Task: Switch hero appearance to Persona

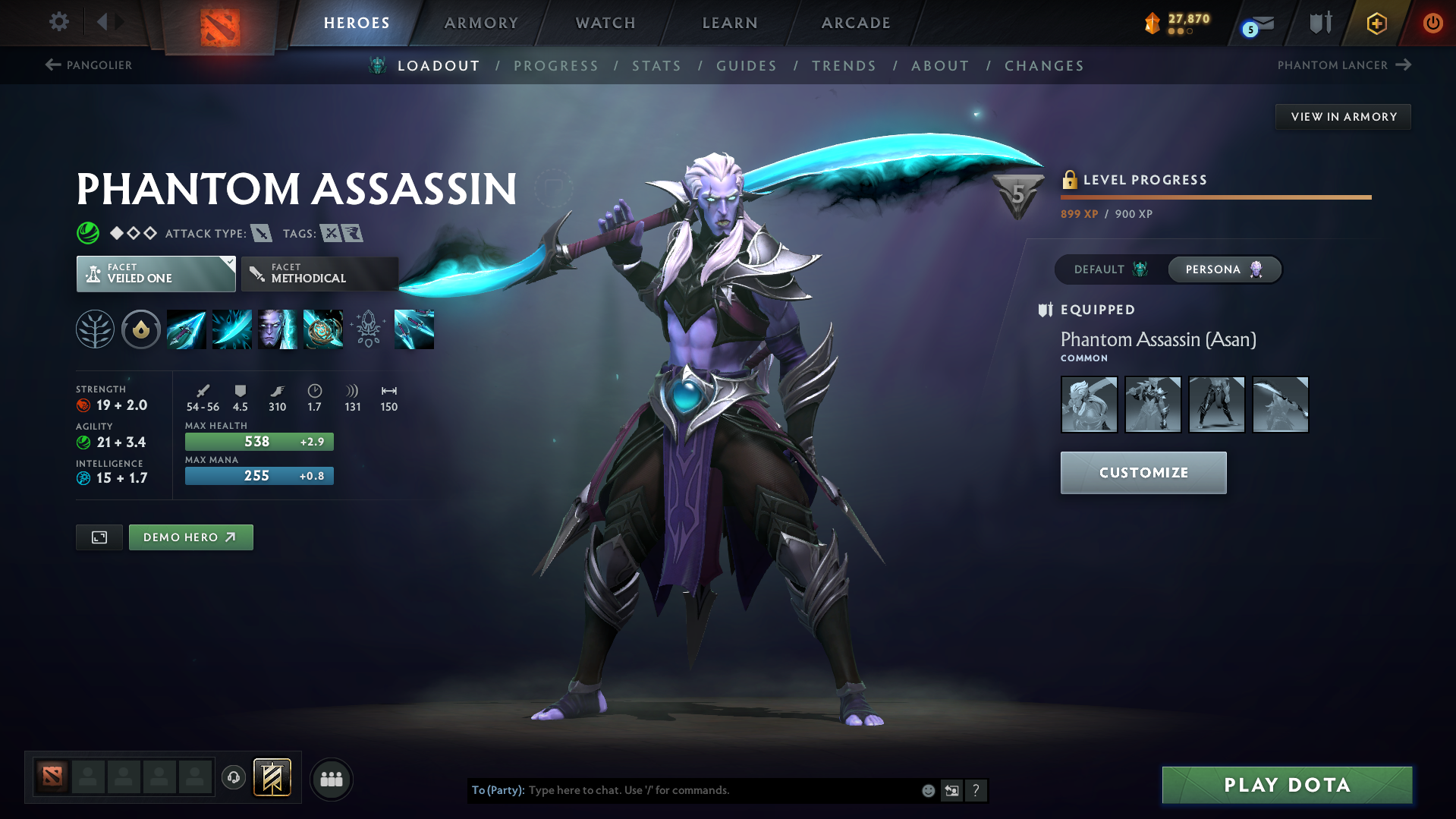Action: click(x=1224, y=269)
